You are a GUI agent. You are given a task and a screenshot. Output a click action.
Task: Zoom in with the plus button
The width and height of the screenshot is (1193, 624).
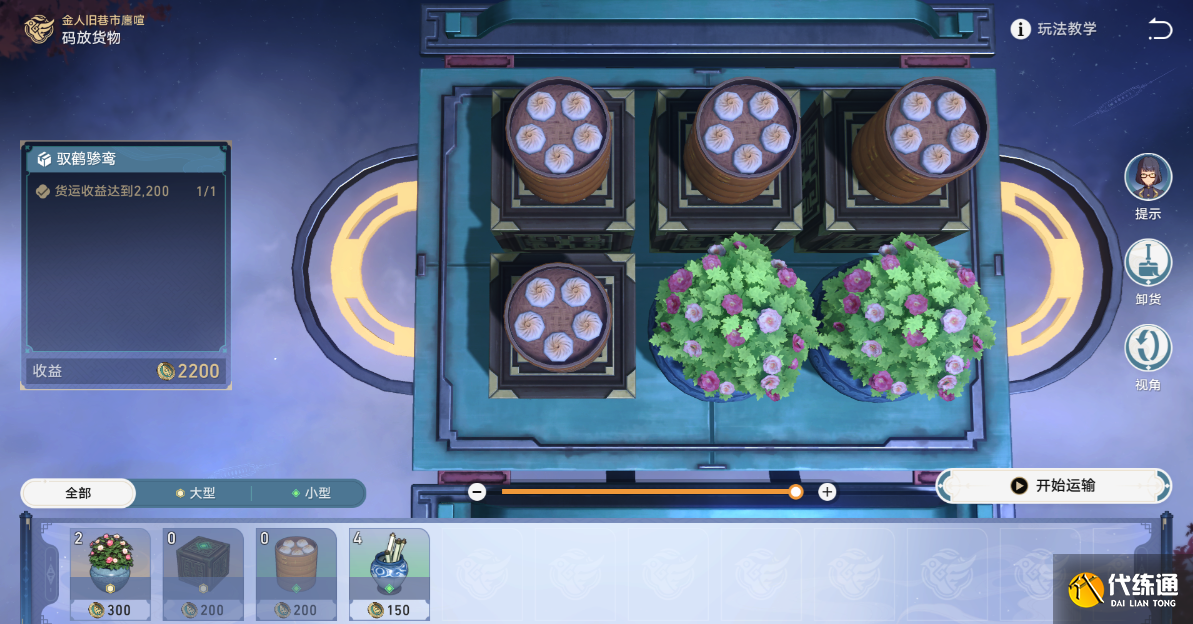(x=827, y=492)
